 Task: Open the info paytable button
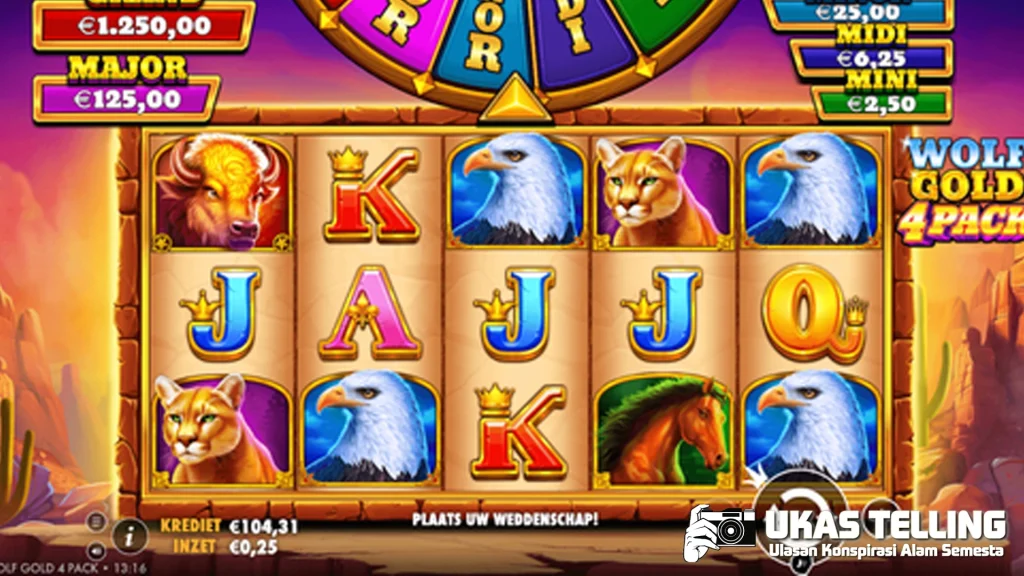(x=129, y=534)
